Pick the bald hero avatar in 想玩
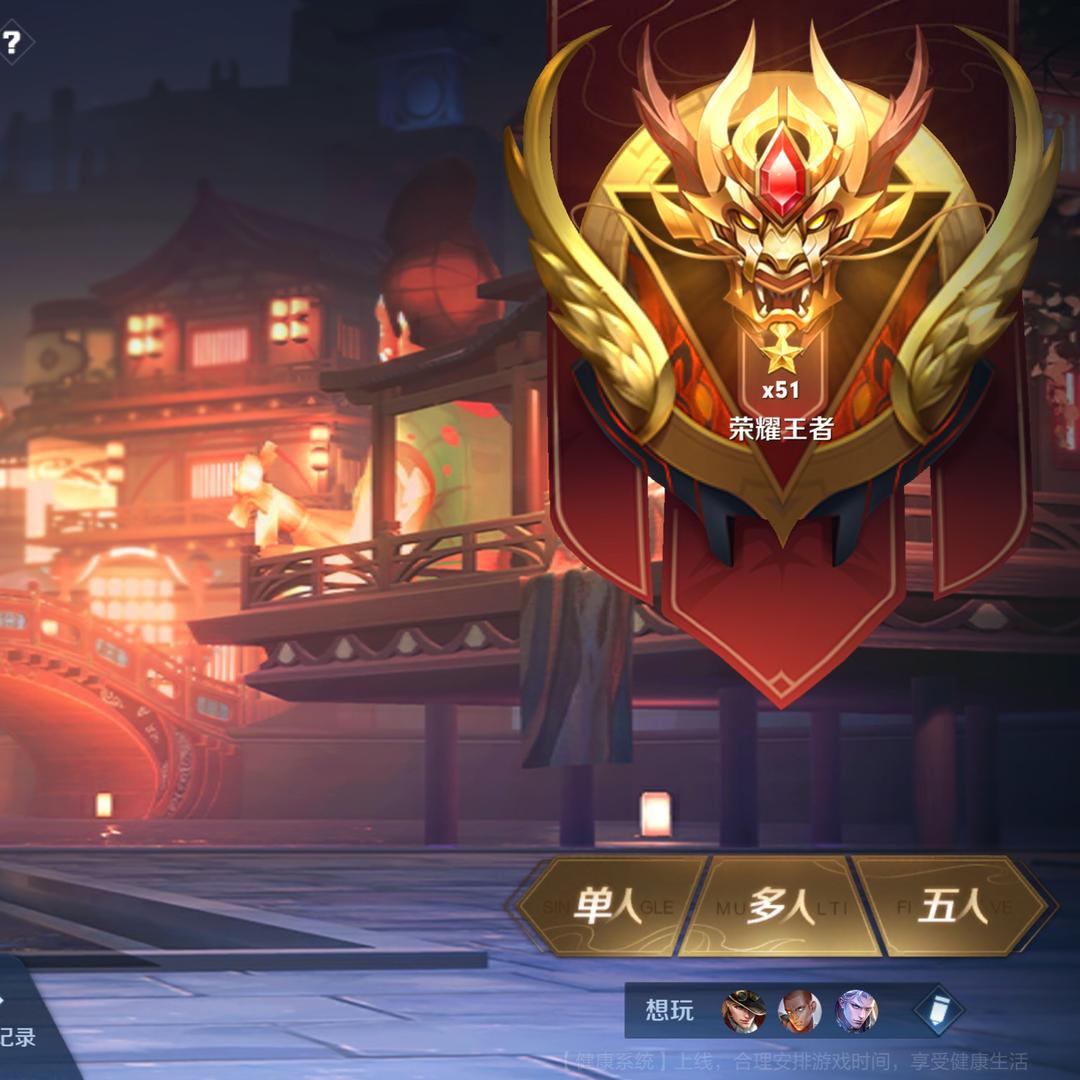The width and height of the screenshot is (1080, 1080). click(x=800, y=1011)
